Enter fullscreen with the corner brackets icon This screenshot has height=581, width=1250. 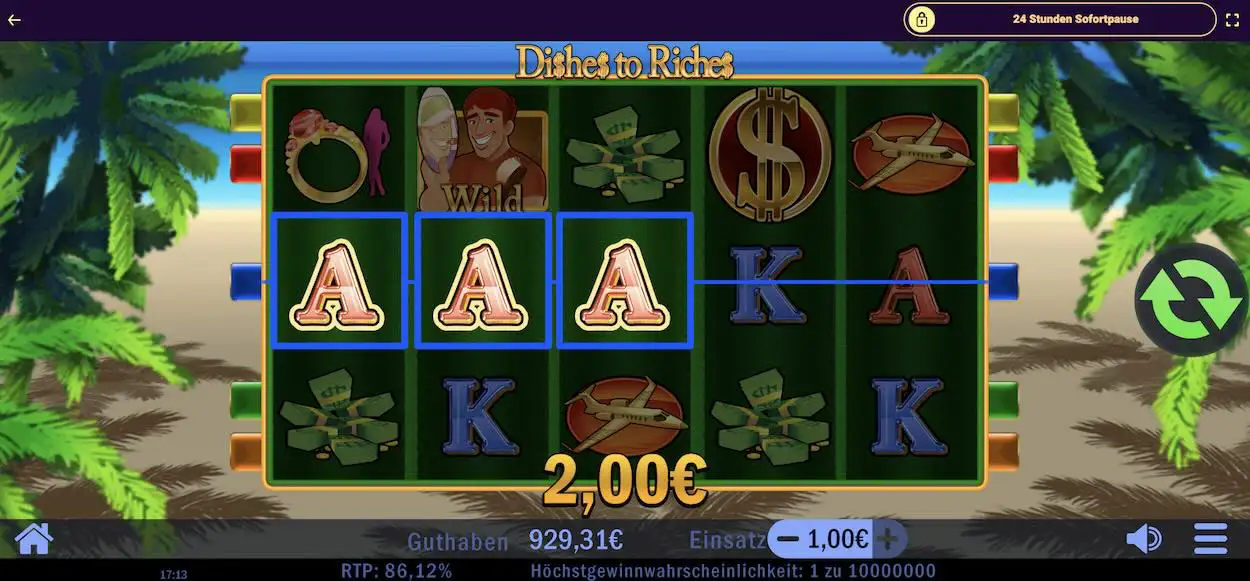click(x=1232, y=20)
